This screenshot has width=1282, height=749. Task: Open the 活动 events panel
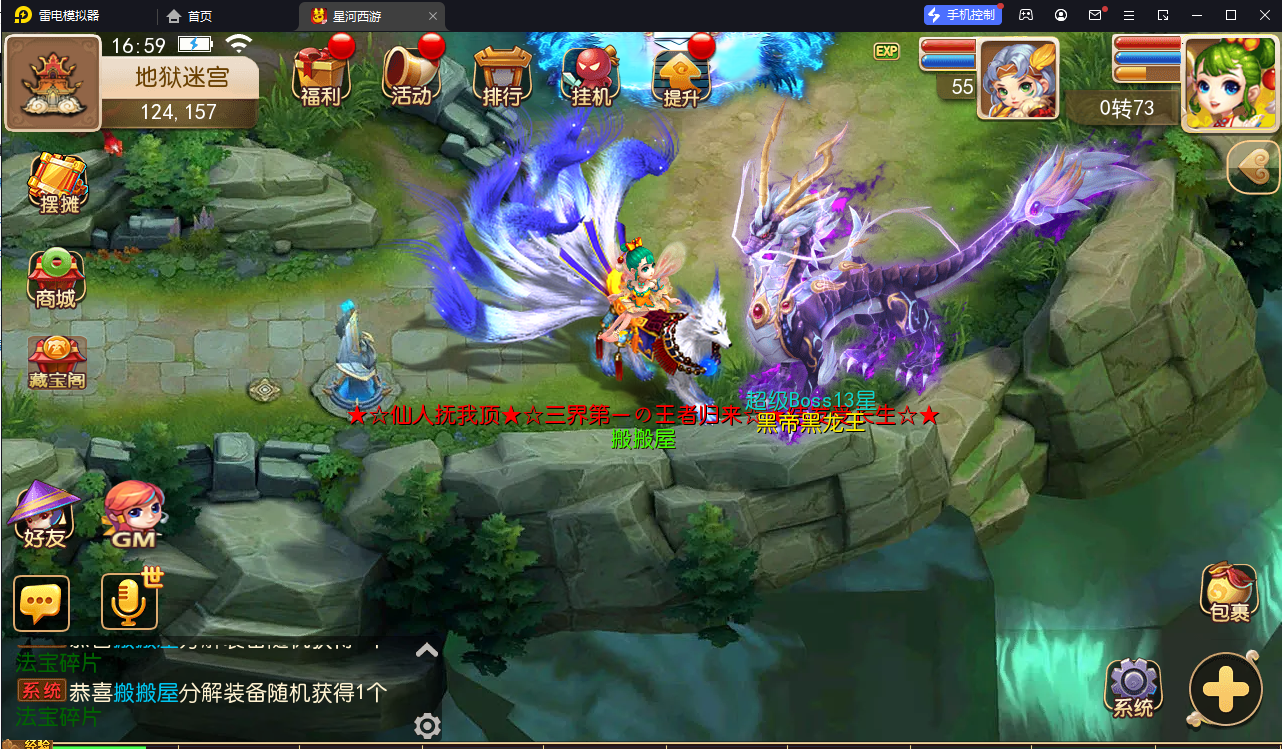(x=412, y=75)
